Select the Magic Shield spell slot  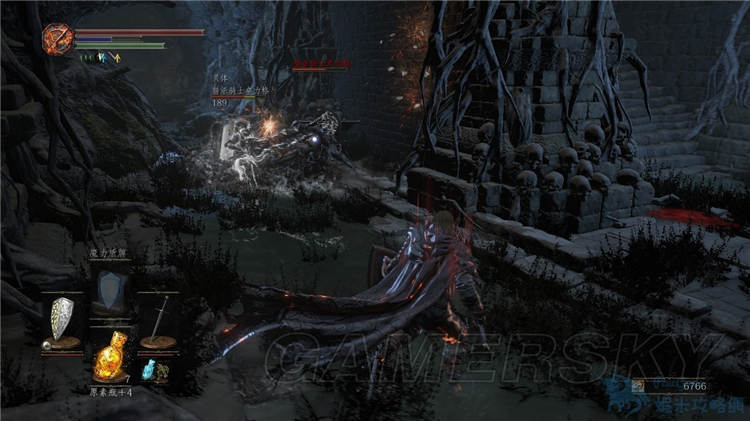point(110,291)
